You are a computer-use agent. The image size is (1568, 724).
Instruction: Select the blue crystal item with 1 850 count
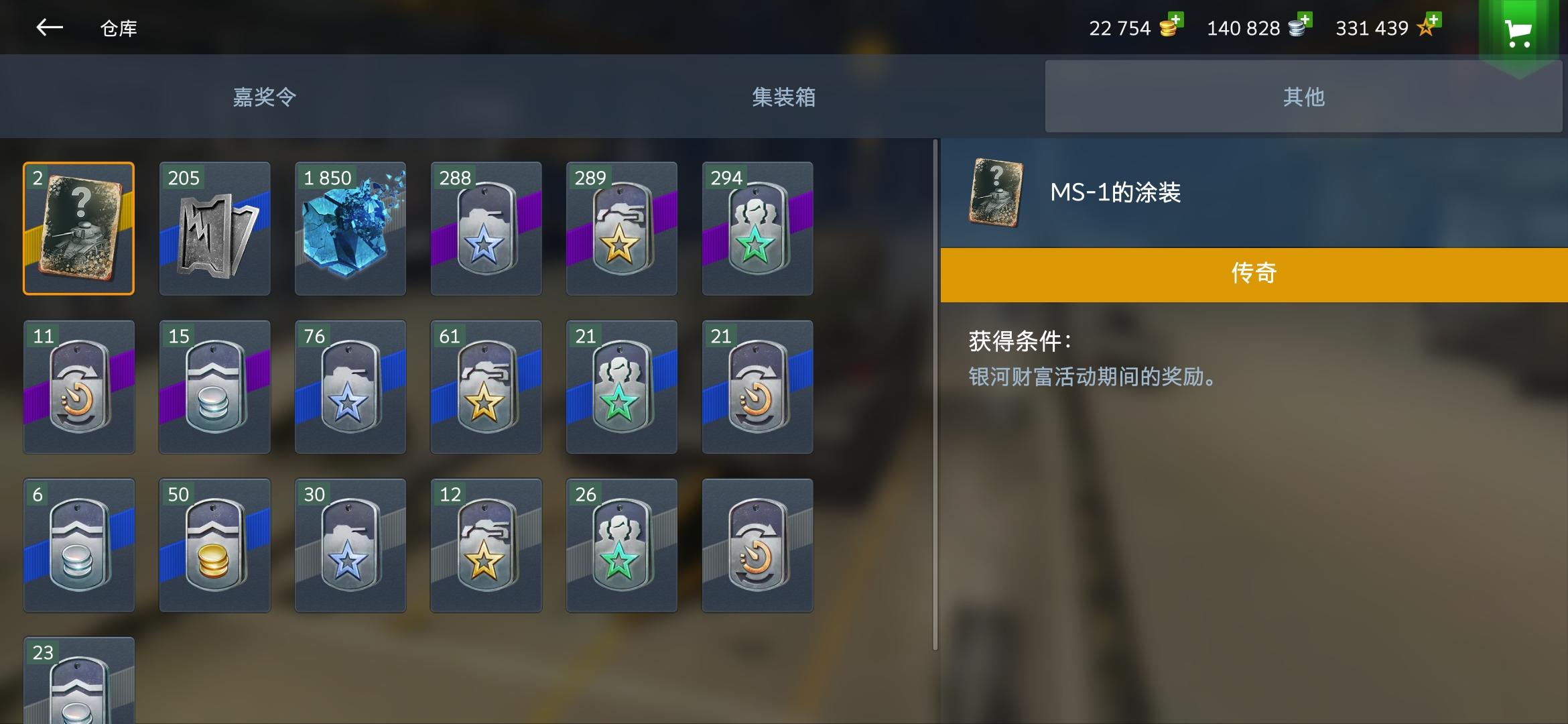point(349,228)
